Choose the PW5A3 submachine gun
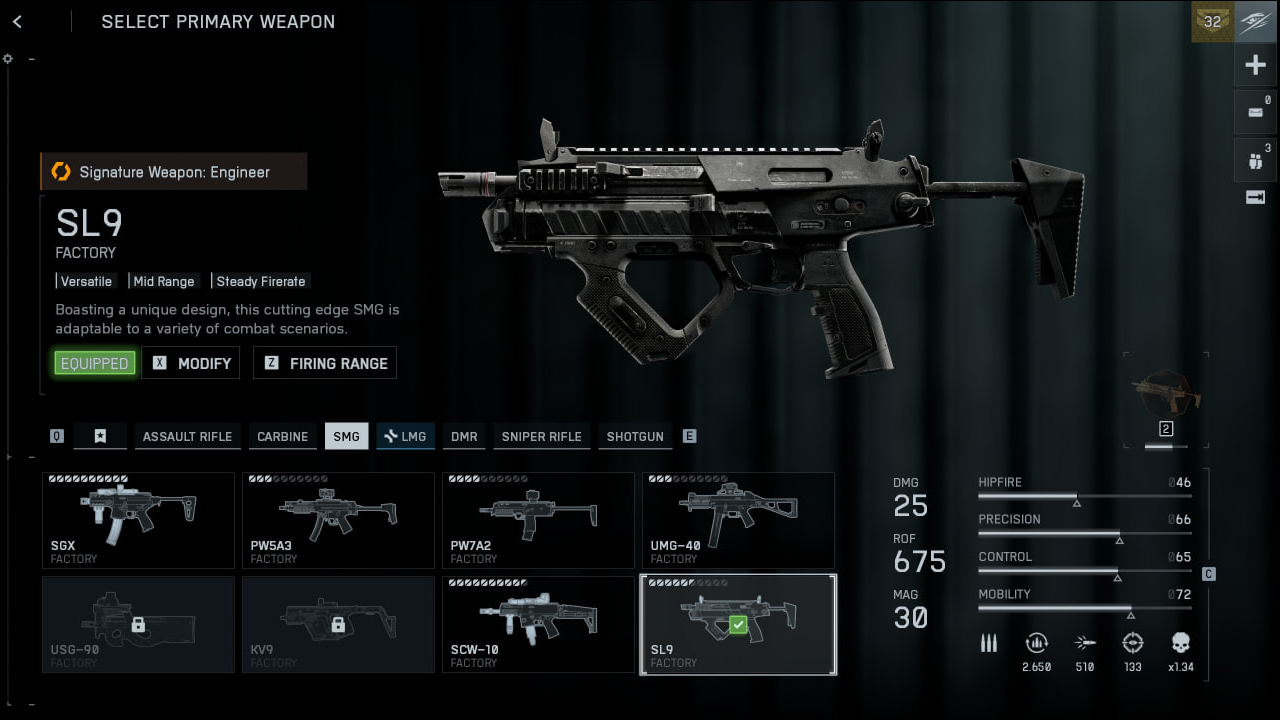This screenshot has height=720, width=1280. [338, 520]
